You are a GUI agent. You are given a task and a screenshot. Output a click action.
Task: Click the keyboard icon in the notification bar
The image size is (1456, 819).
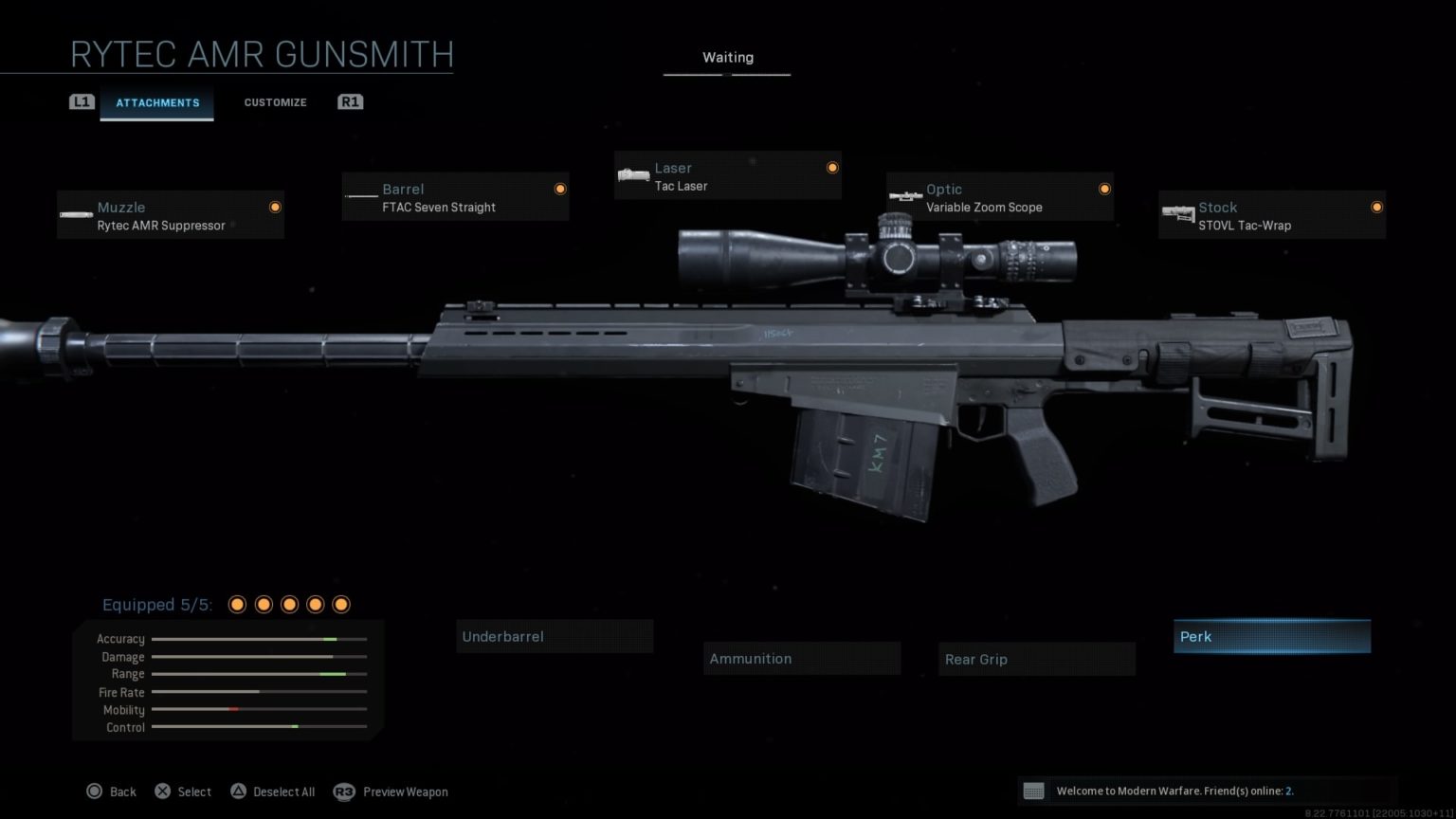[x=1034, y=791]
